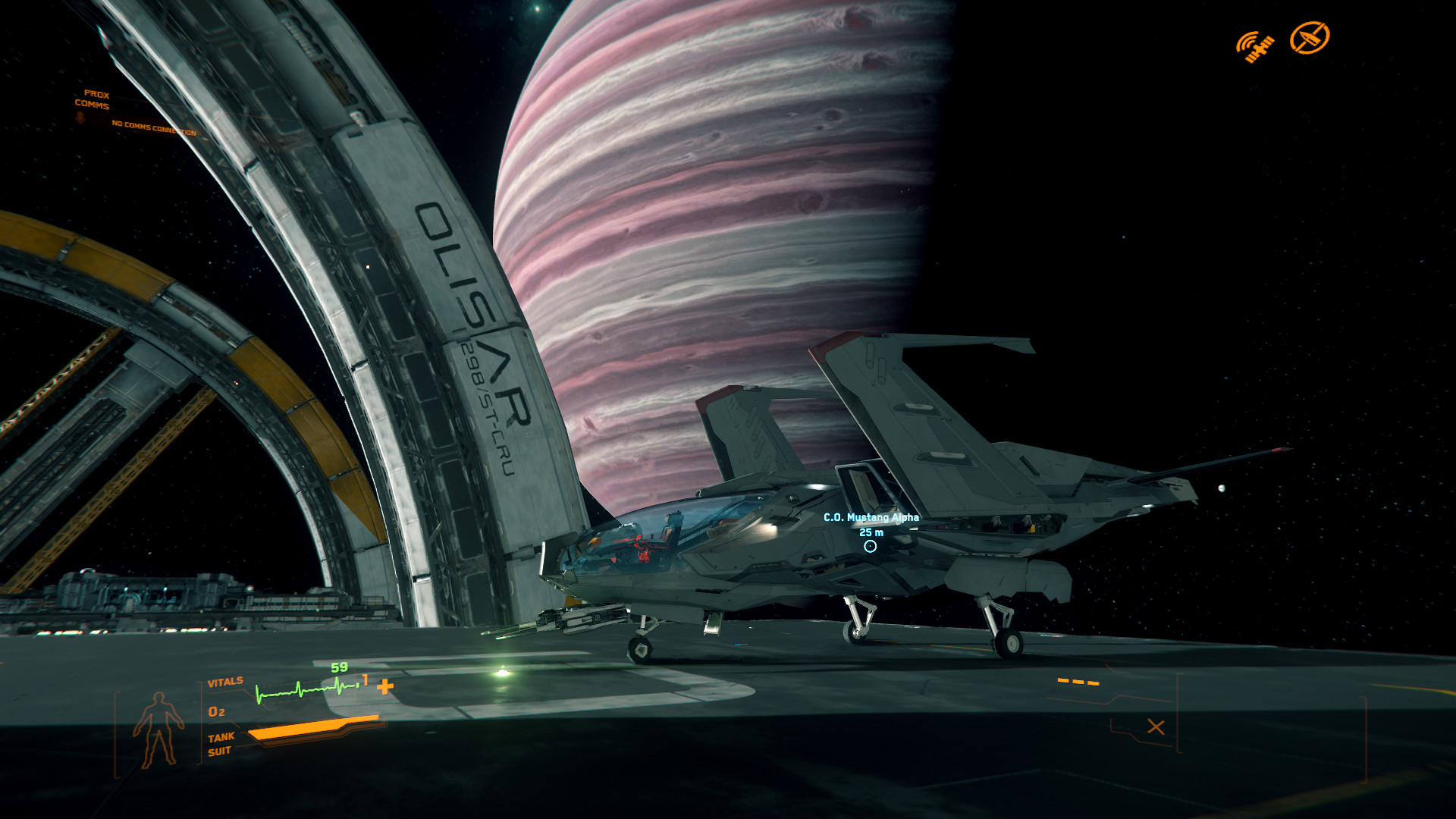Target the C.O. Mustang Alpha marker
Image resolution: width=1456 pixels, height=819 pixels.
click(x=870, y=546)
